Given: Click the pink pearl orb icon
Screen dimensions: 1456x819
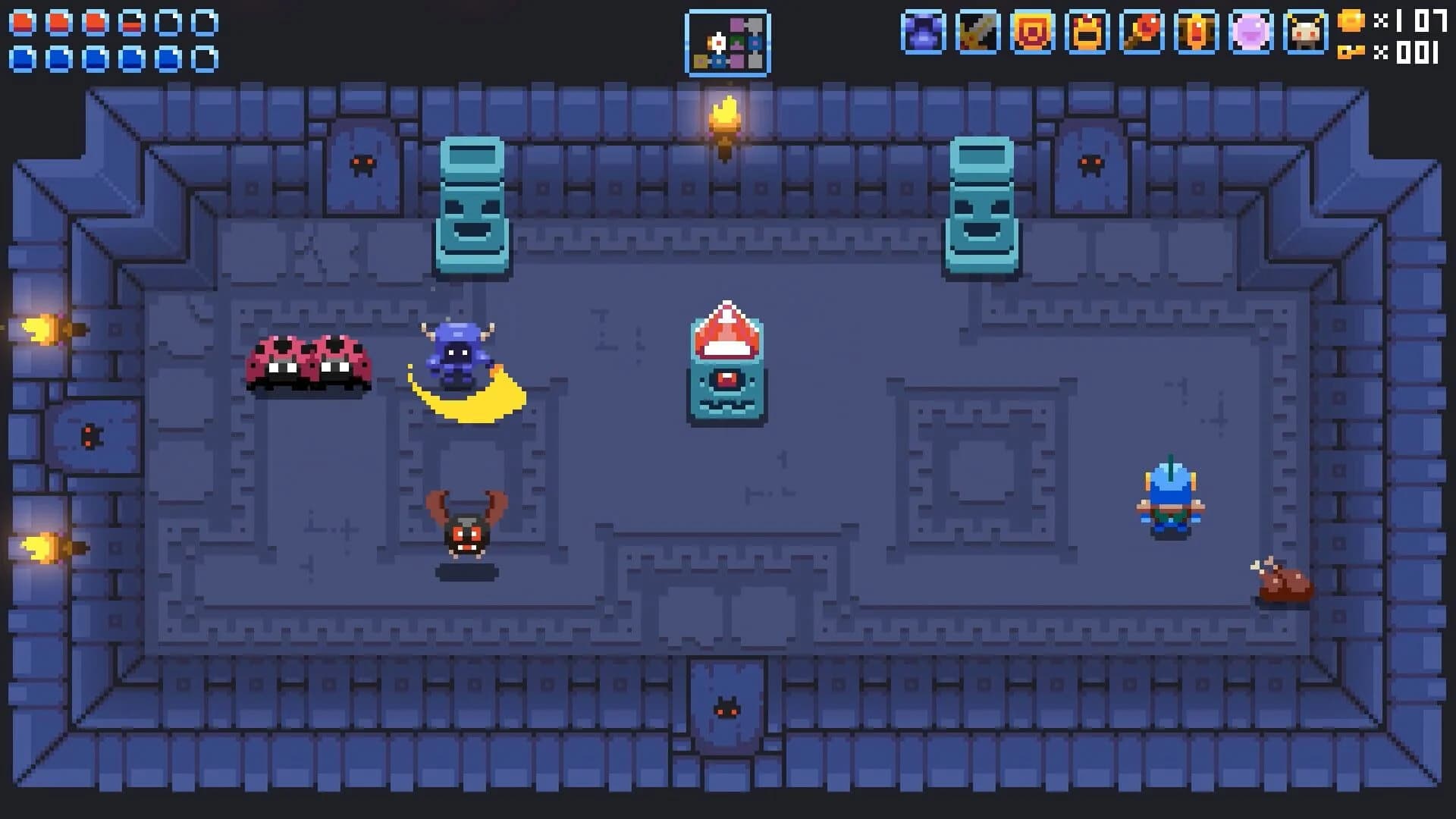Looking at the screenshot, I should [x=1251, y=30].
